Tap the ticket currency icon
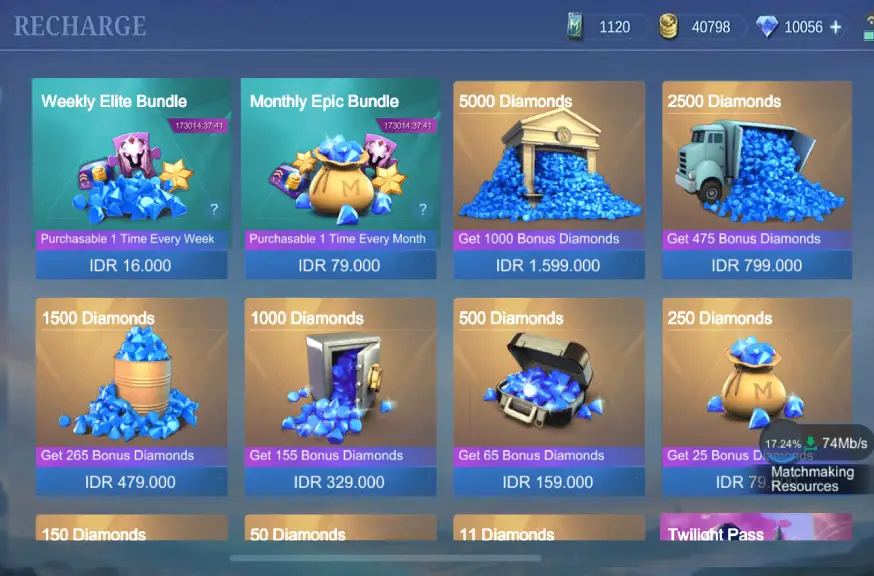 575,27
